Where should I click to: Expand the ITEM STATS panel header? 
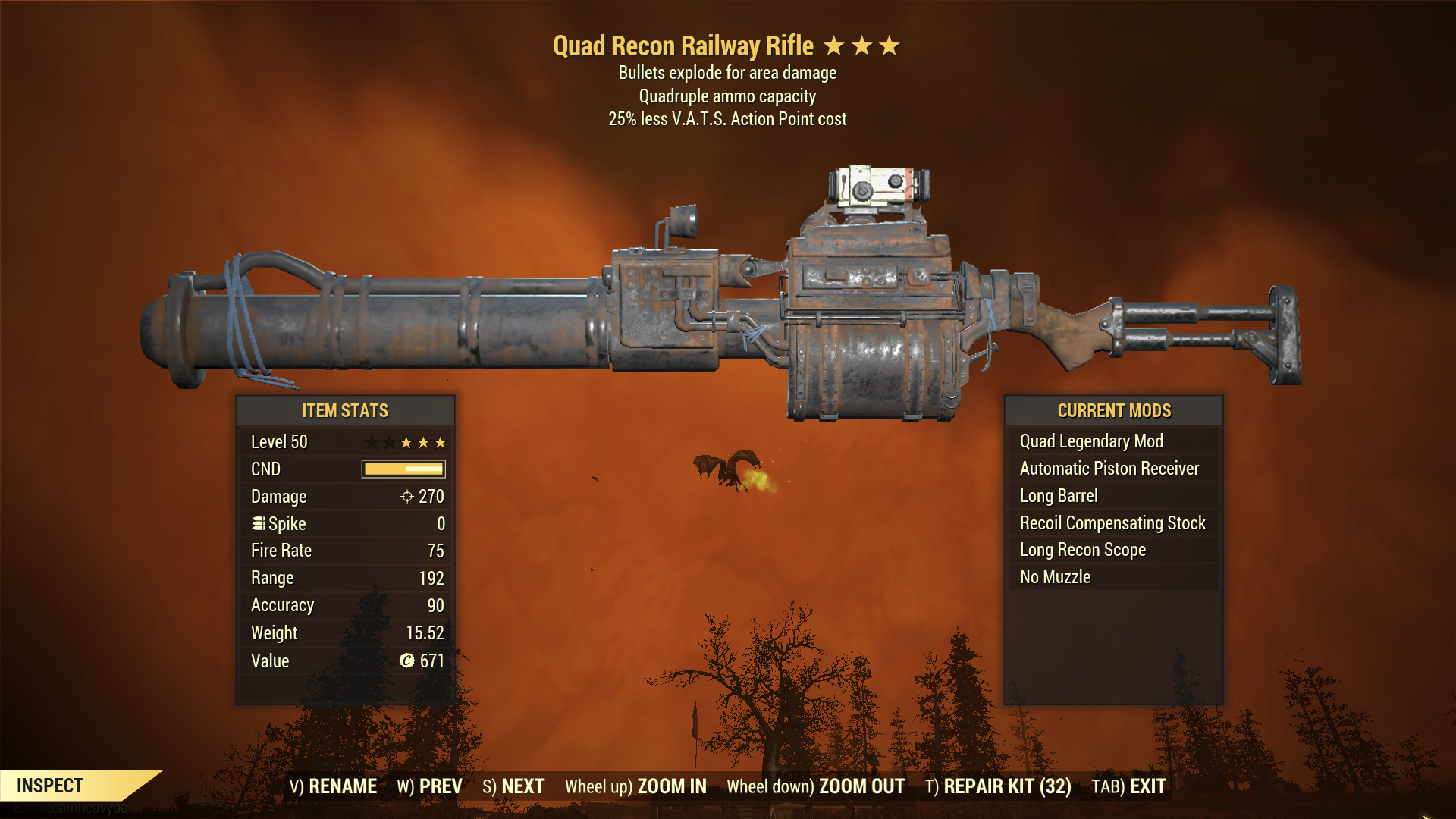[x=345, y=411]
